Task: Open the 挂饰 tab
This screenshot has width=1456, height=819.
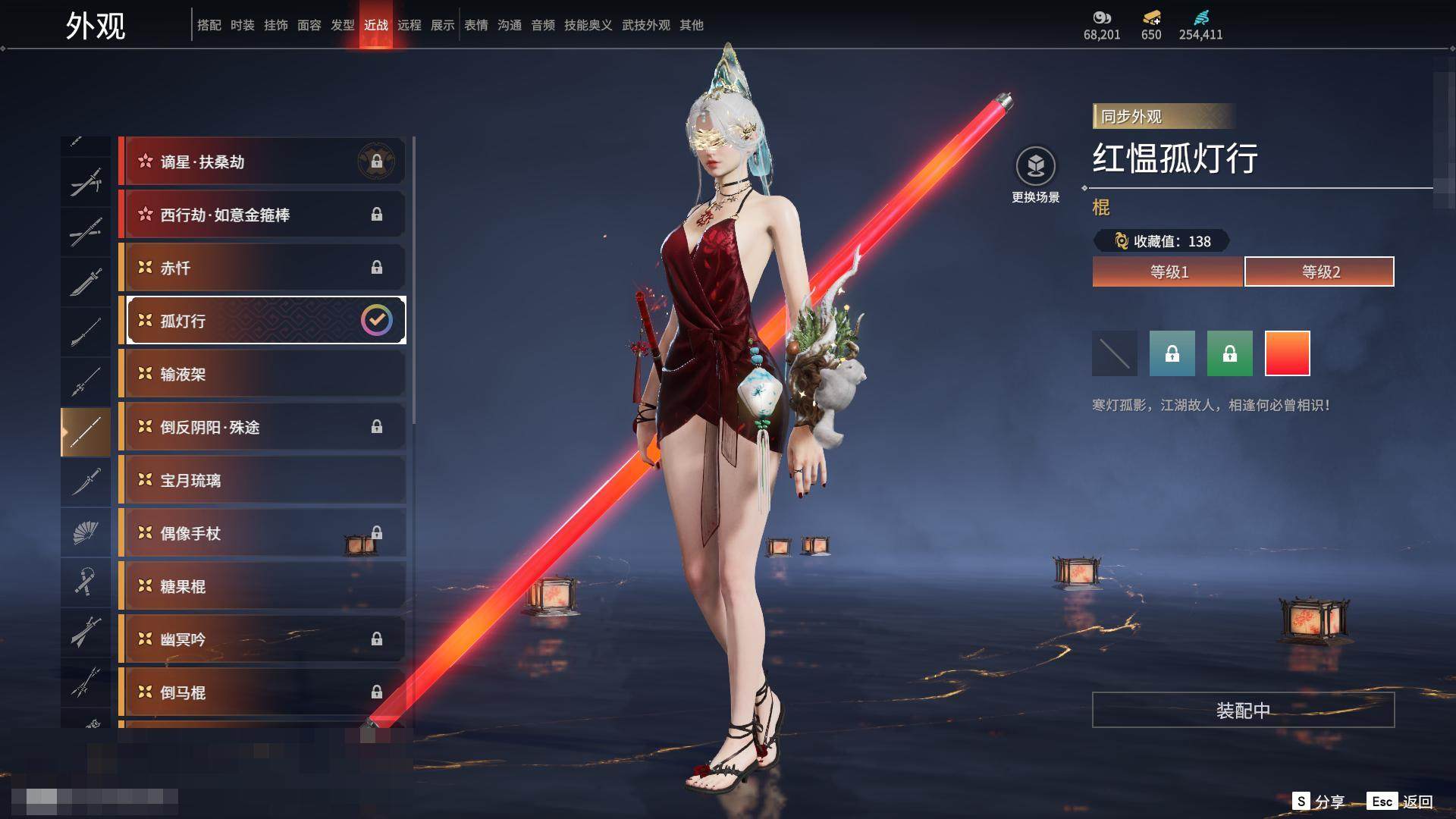Action: (276, 25)
